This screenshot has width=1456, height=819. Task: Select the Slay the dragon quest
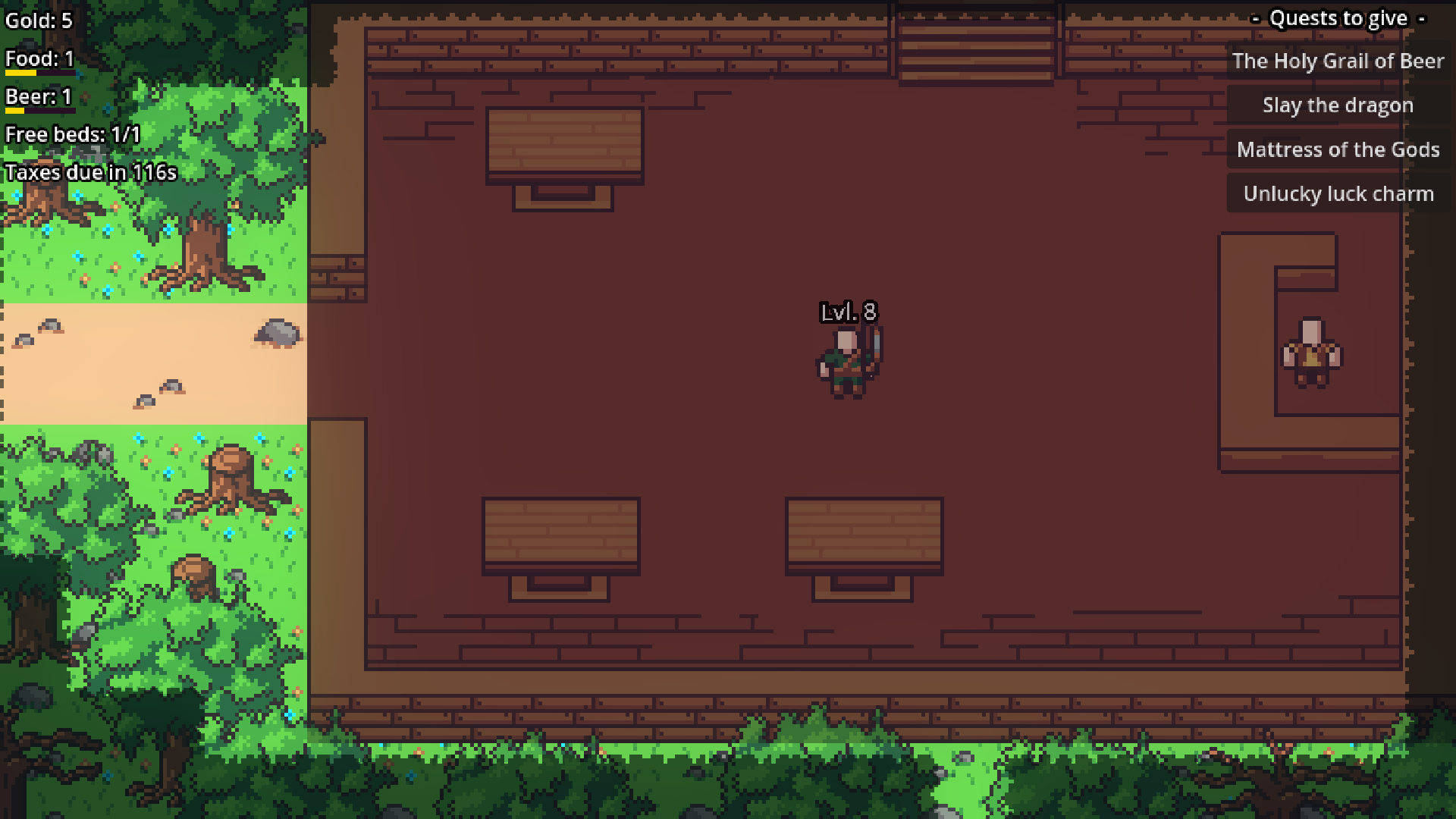coord(1337,105)
